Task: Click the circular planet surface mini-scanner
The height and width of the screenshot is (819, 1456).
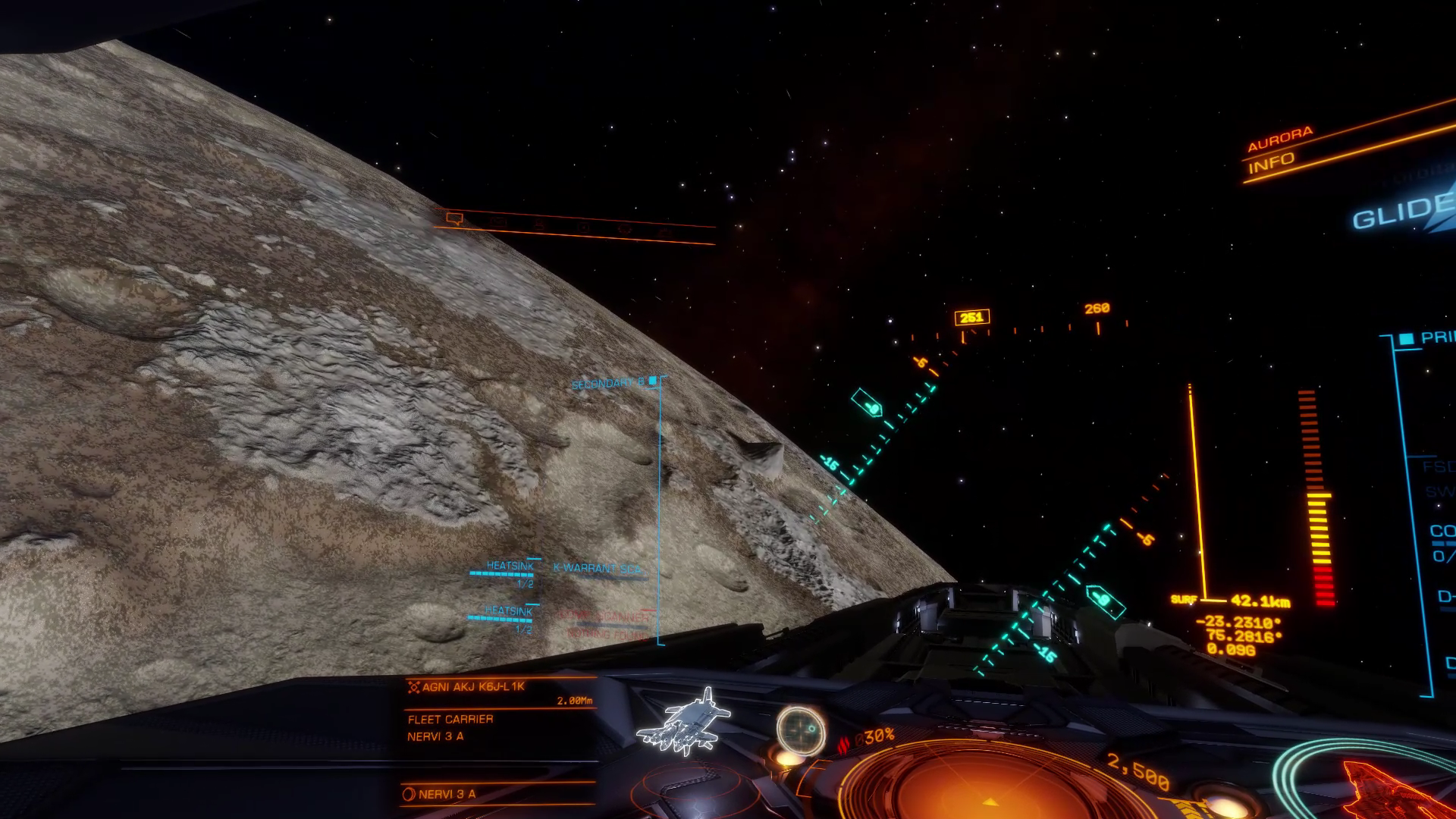Action: [801, 731]
